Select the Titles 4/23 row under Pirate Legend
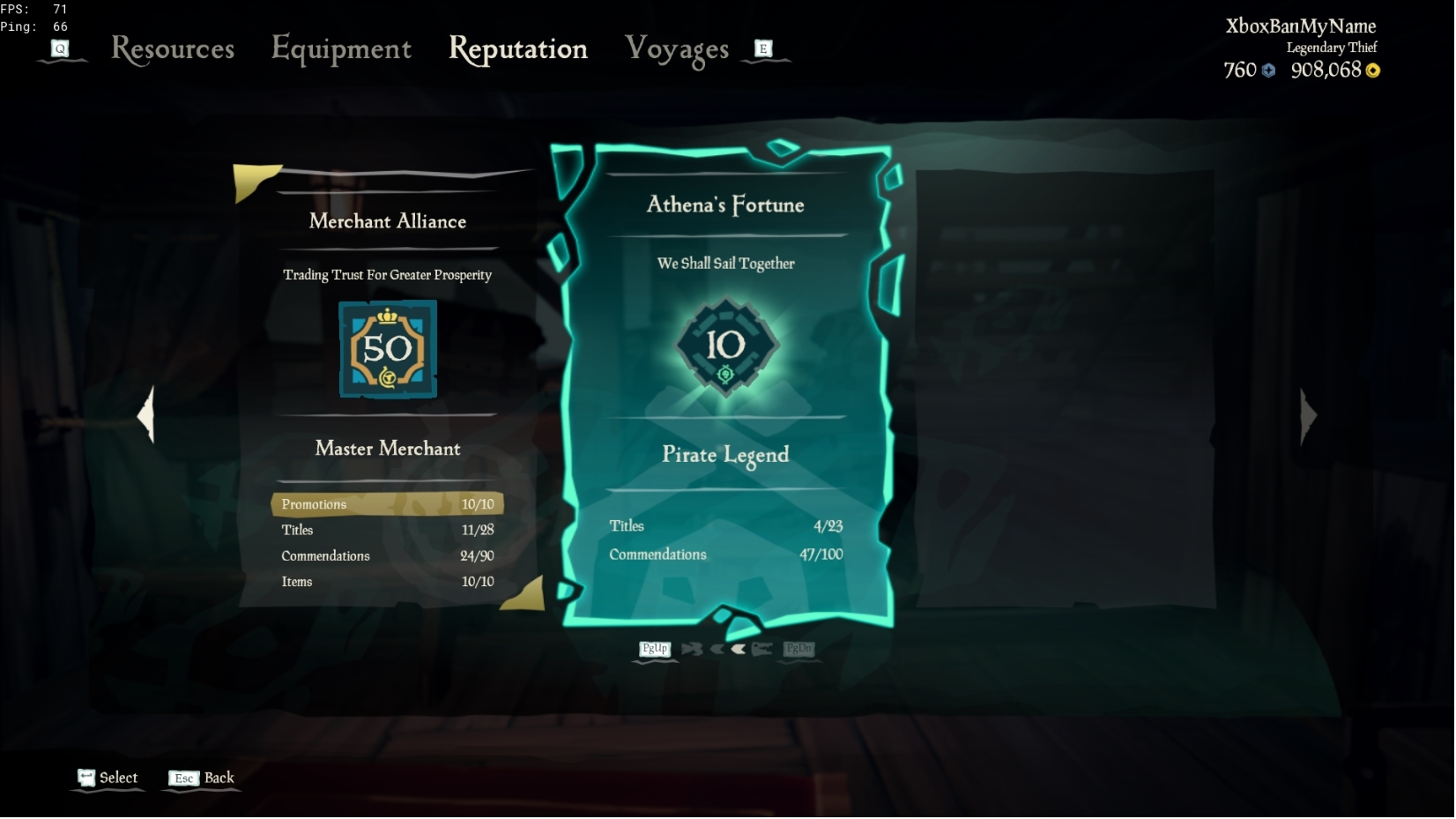 [x=724, y=525]
